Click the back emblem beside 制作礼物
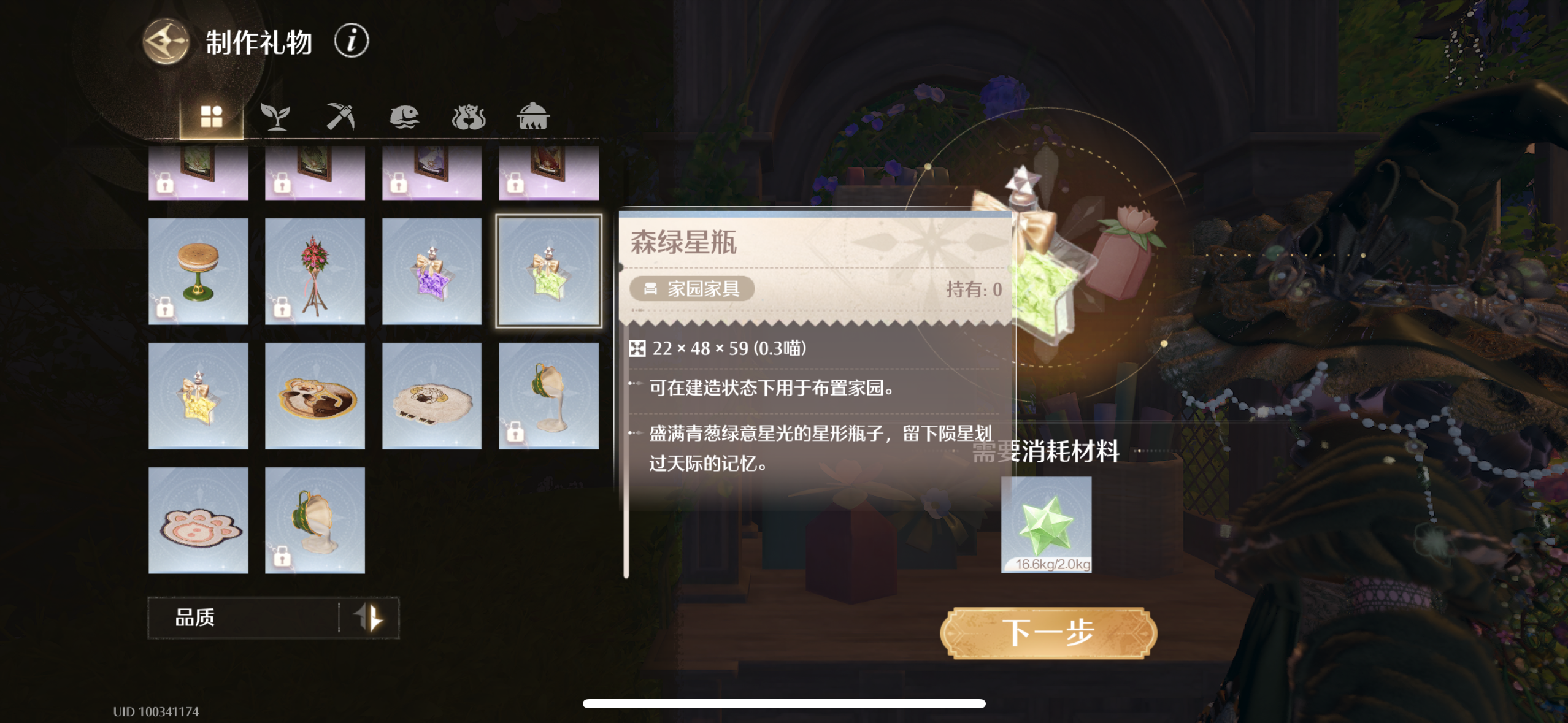The height and width of the screenshot is (723, 1568). click(164, 40)
